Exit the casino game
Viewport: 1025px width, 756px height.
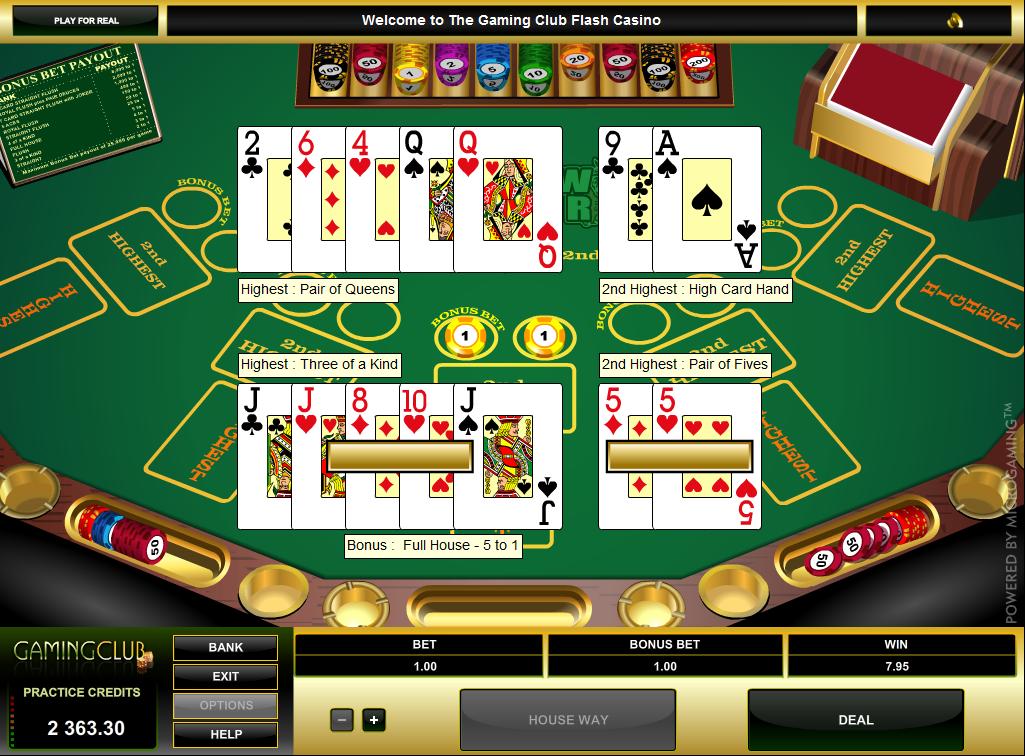coord(226,676)
